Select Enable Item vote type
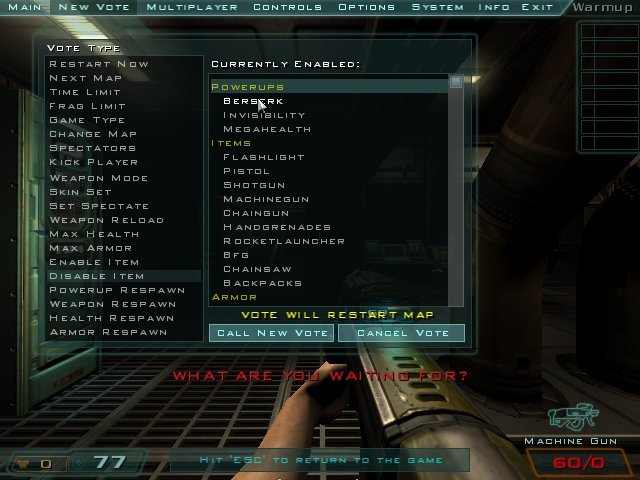This screenshot has height=480, width=640. [94, 262]
